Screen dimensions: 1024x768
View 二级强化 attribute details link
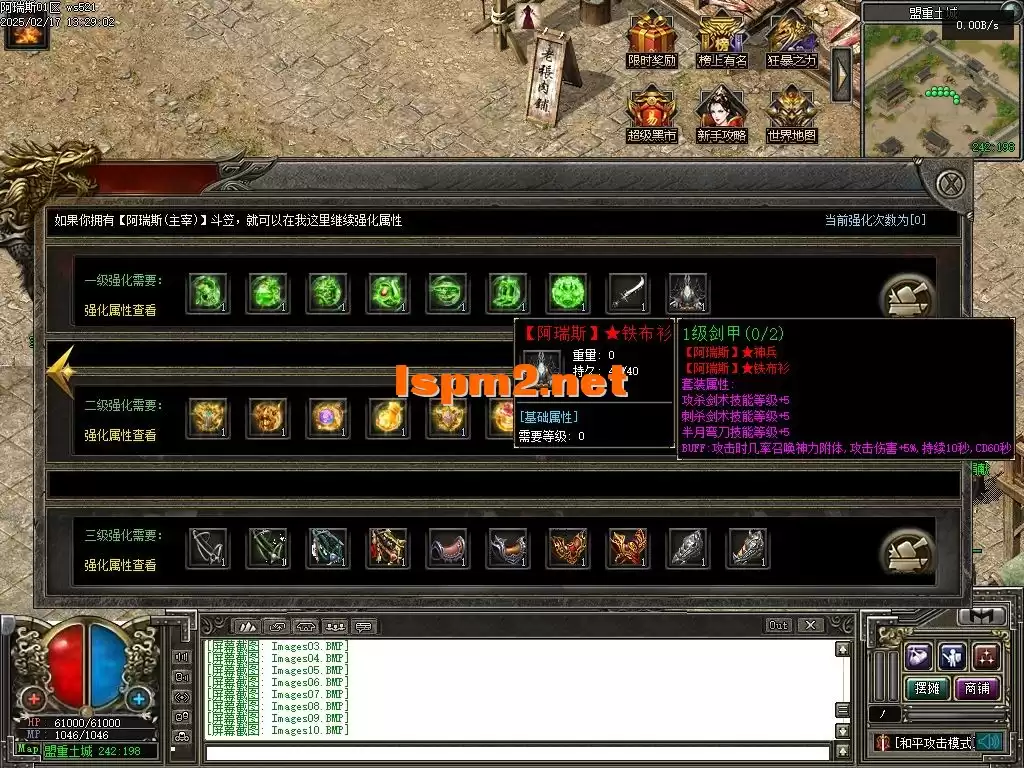click(x=120, y=436)
